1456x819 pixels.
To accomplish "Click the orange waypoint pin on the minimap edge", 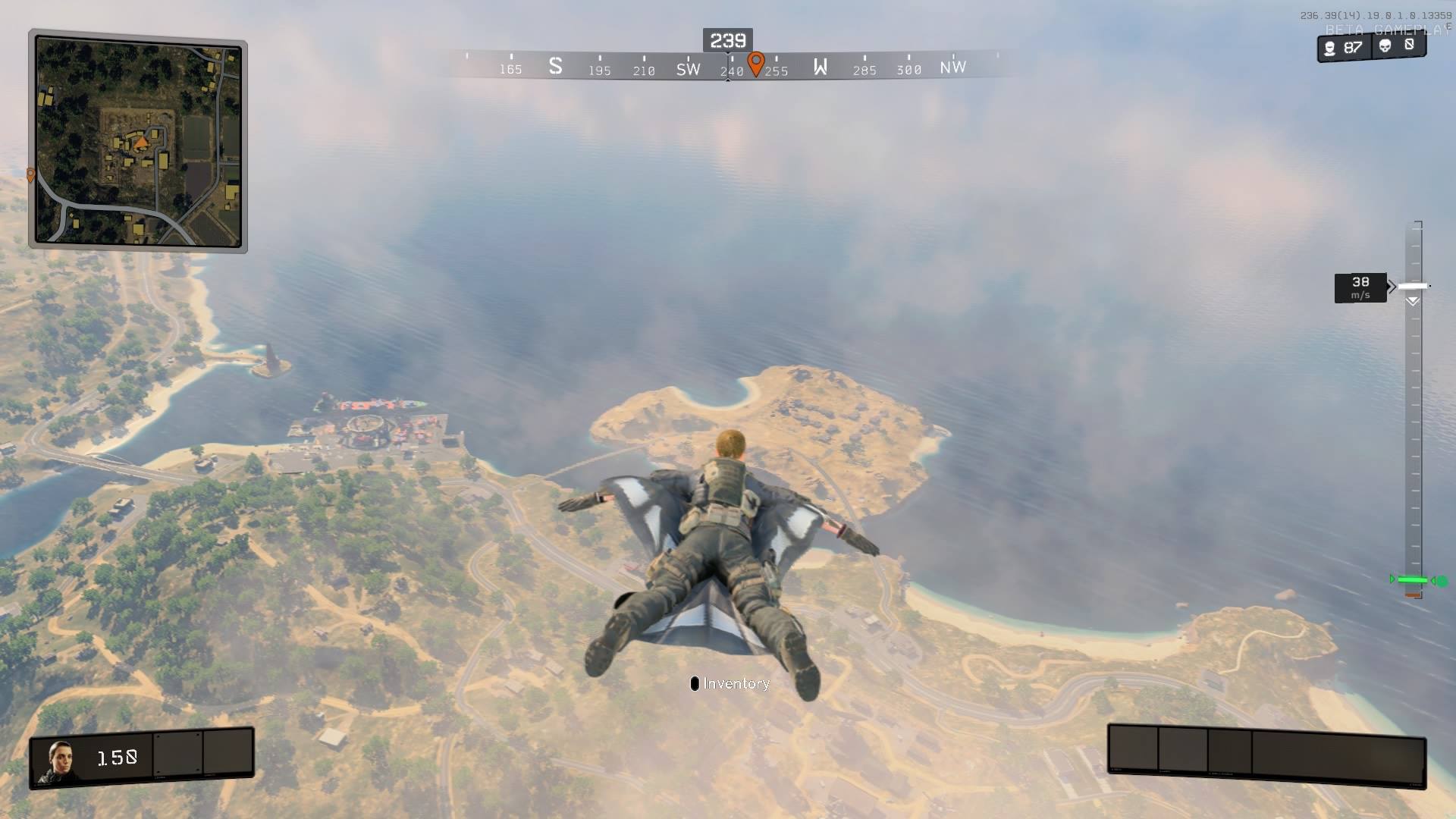I will pos(30,175).
